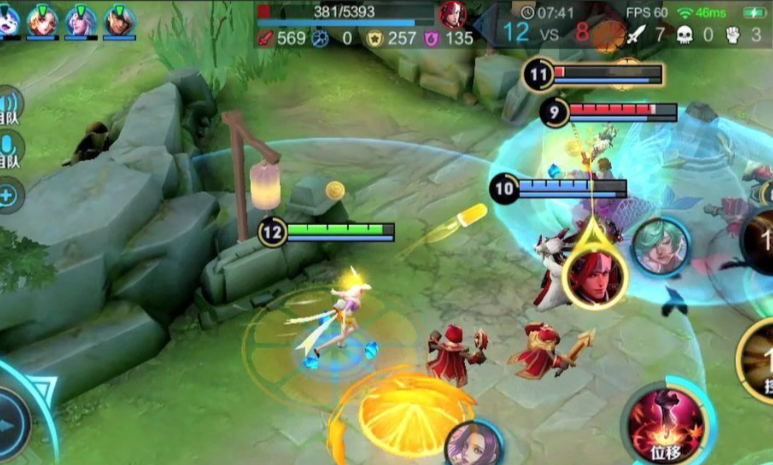Tap the purple-haired hero portrait
773x465 pixels.
(x=472, y=444)
